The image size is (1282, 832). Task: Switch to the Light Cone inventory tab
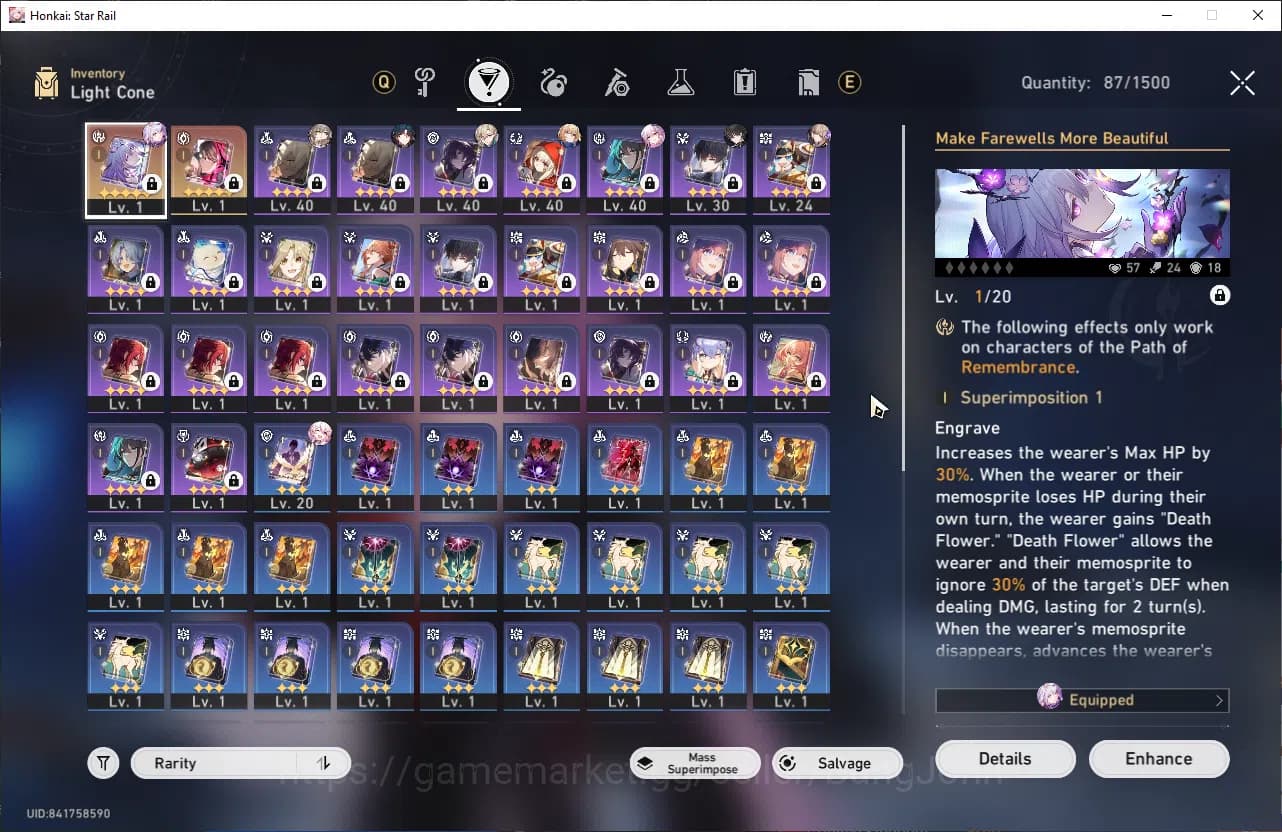(488, 83)
